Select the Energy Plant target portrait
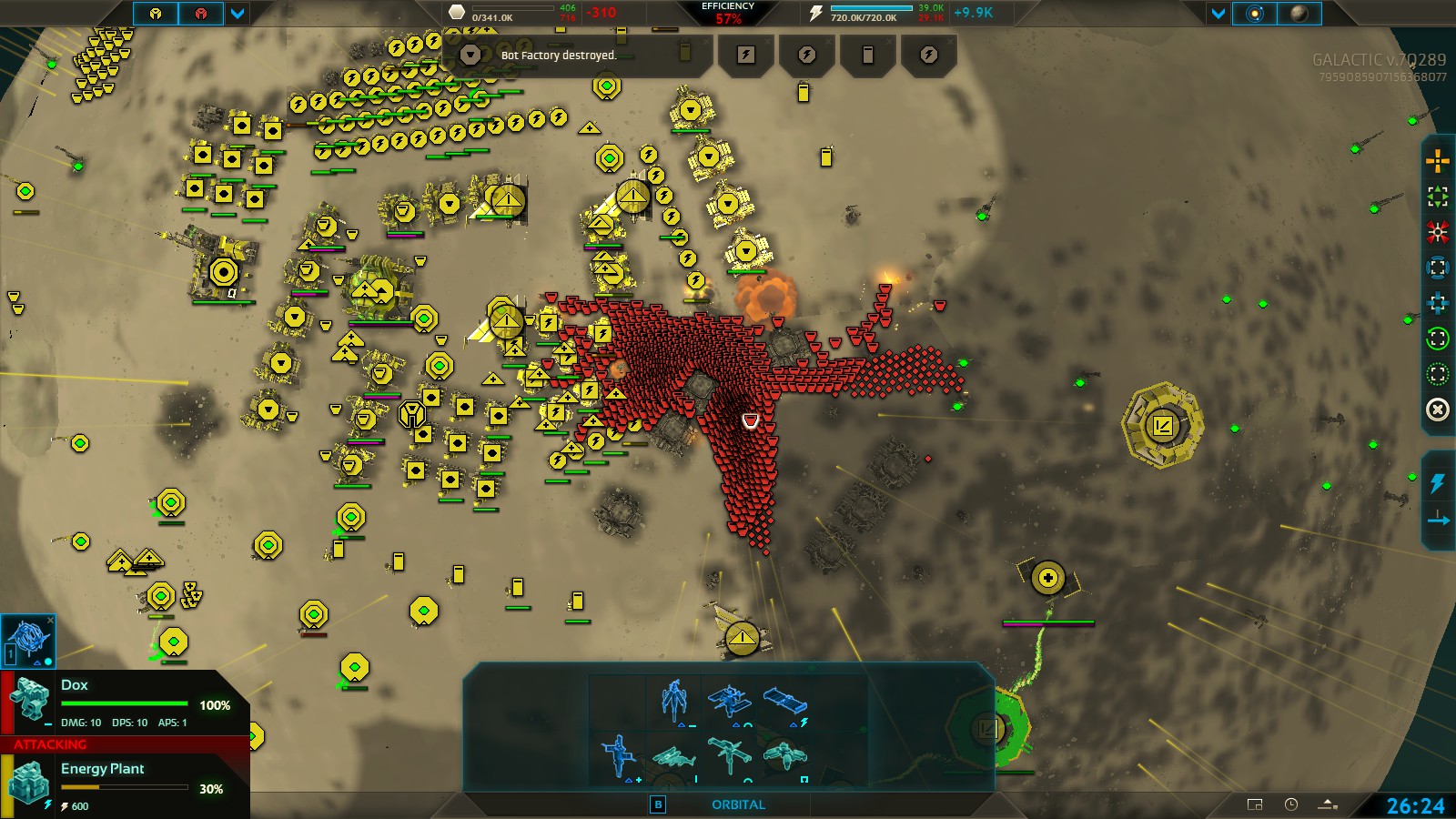 pos(29,783)
